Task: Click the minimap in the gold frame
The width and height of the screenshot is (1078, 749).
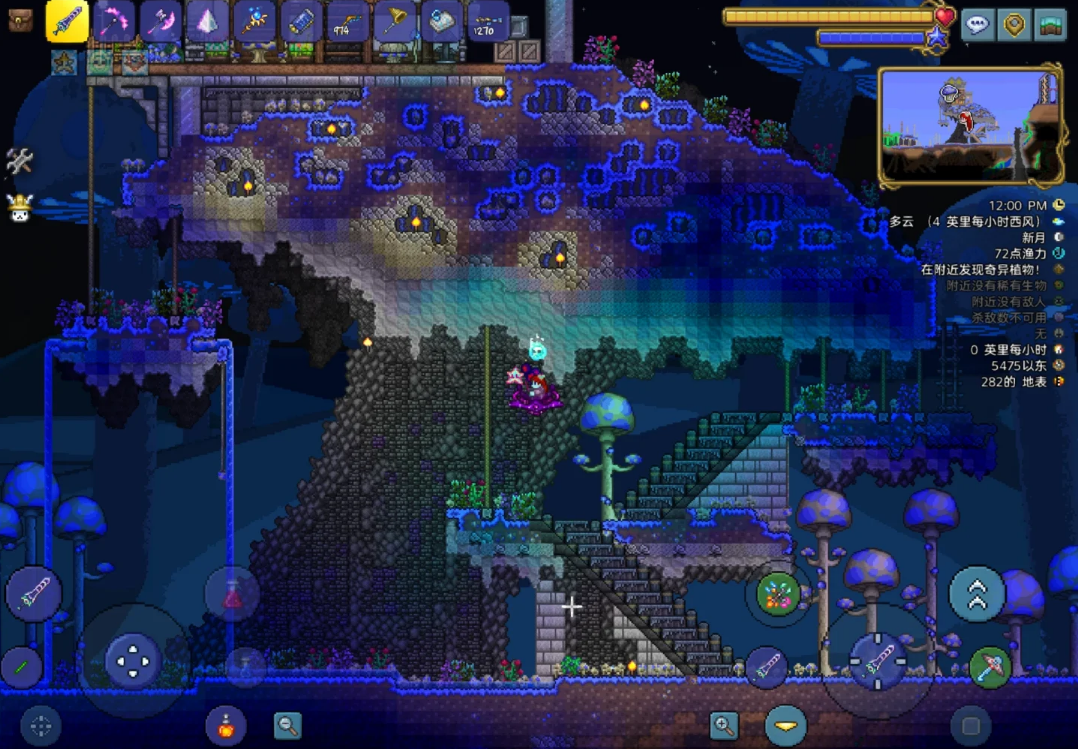Action: click(x=969, y=125)
